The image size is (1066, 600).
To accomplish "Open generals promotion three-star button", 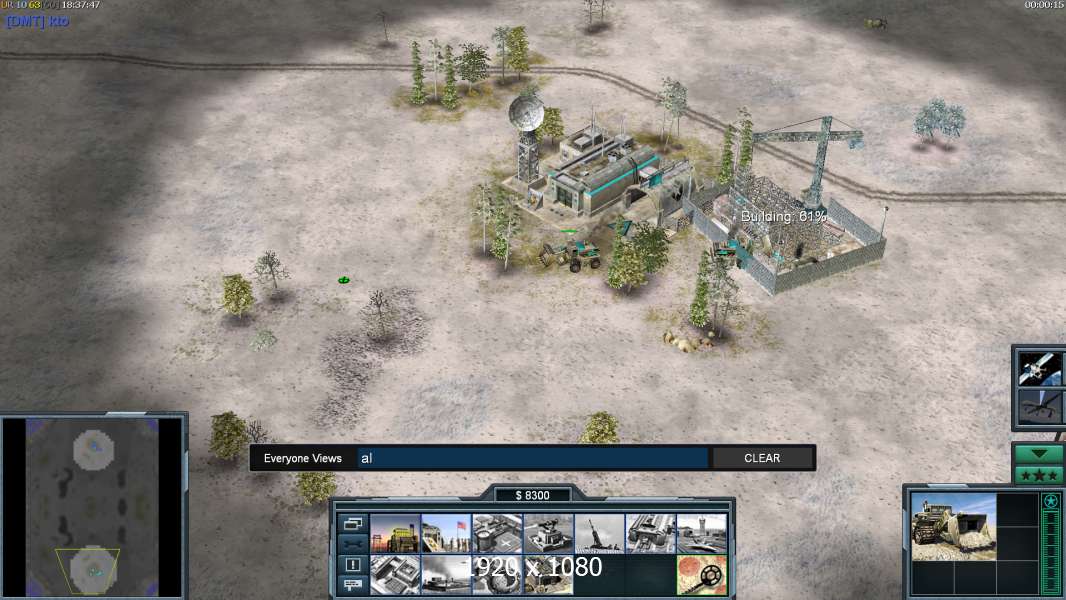I will (x=1038, y=474).
